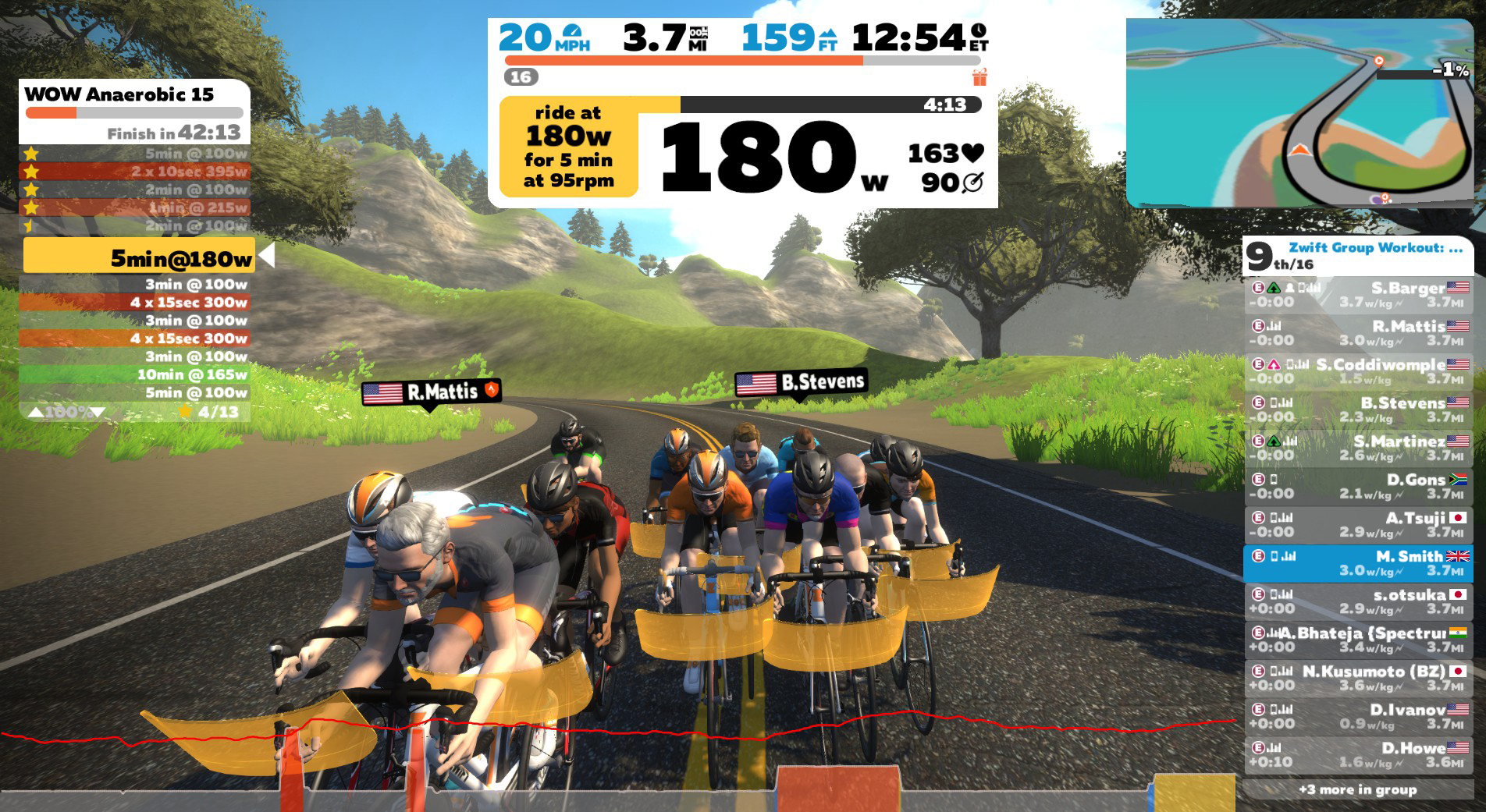The height and width of the screenshot is (812, 1486).
Task: Click the highlighted M. Smith row
Action: tap(1358, 562)
